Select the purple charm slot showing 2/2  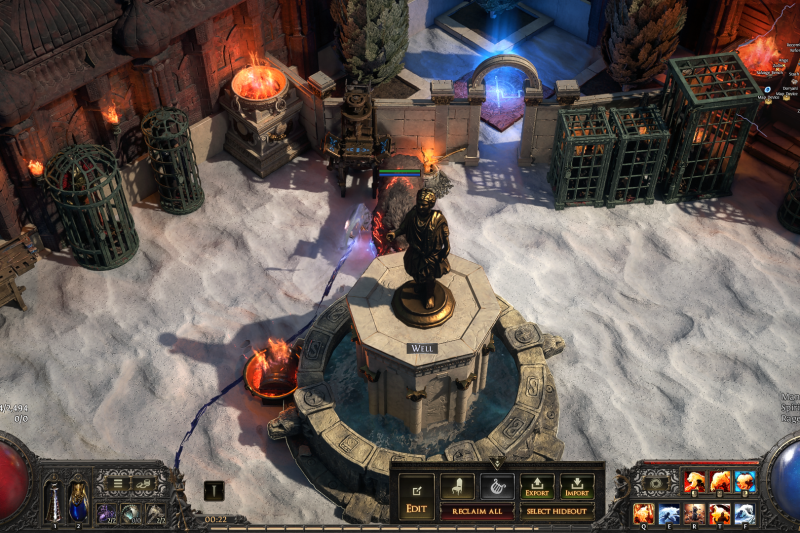pyautogui.click(x=107, y=513)
